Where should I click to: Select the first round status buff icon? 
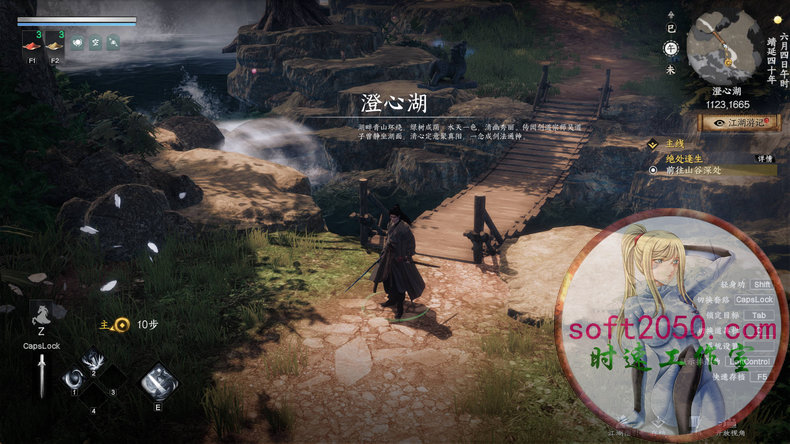(77, 42)
